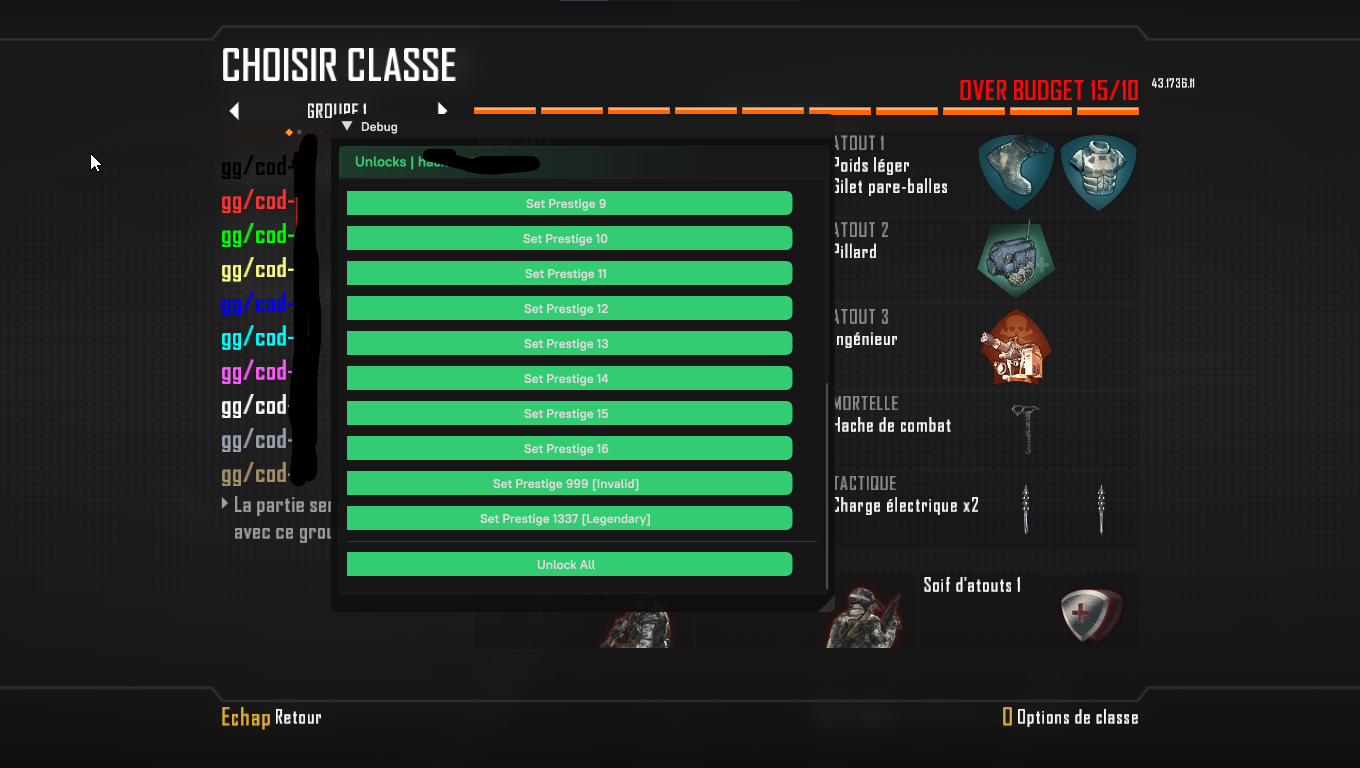The image size is (1360, 768).
Task: Activate the Set Prestige 12 button
Action: tap(569, 309)
